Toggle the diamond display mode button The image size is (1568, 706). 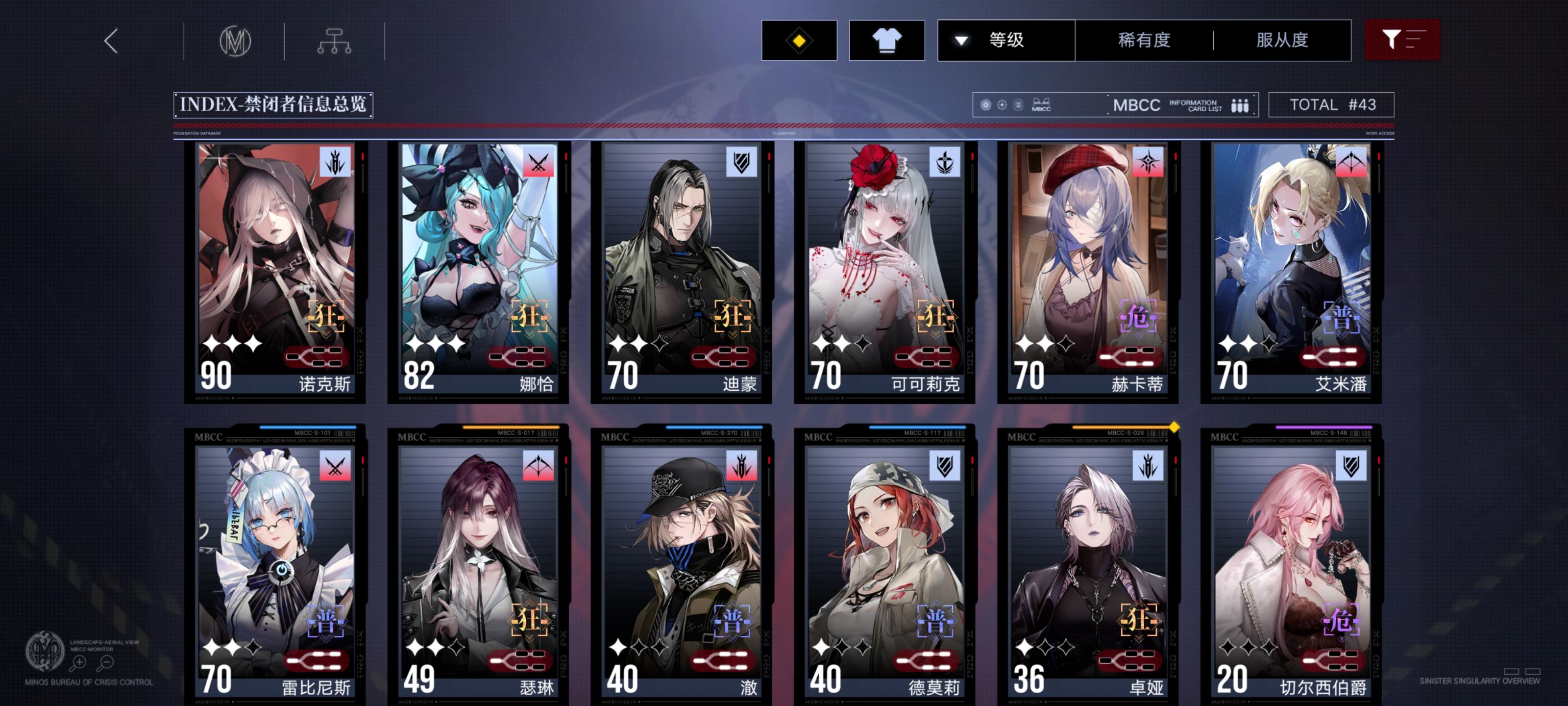798,40
